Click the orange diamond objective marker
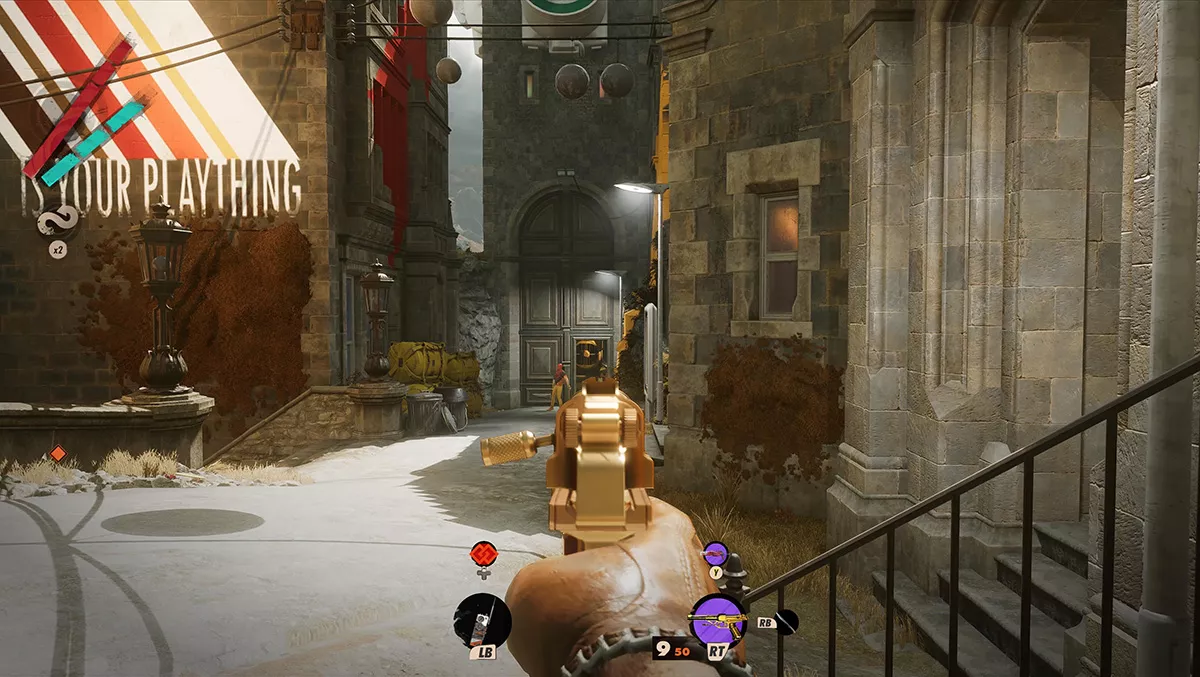 click(x=57, y=453)
